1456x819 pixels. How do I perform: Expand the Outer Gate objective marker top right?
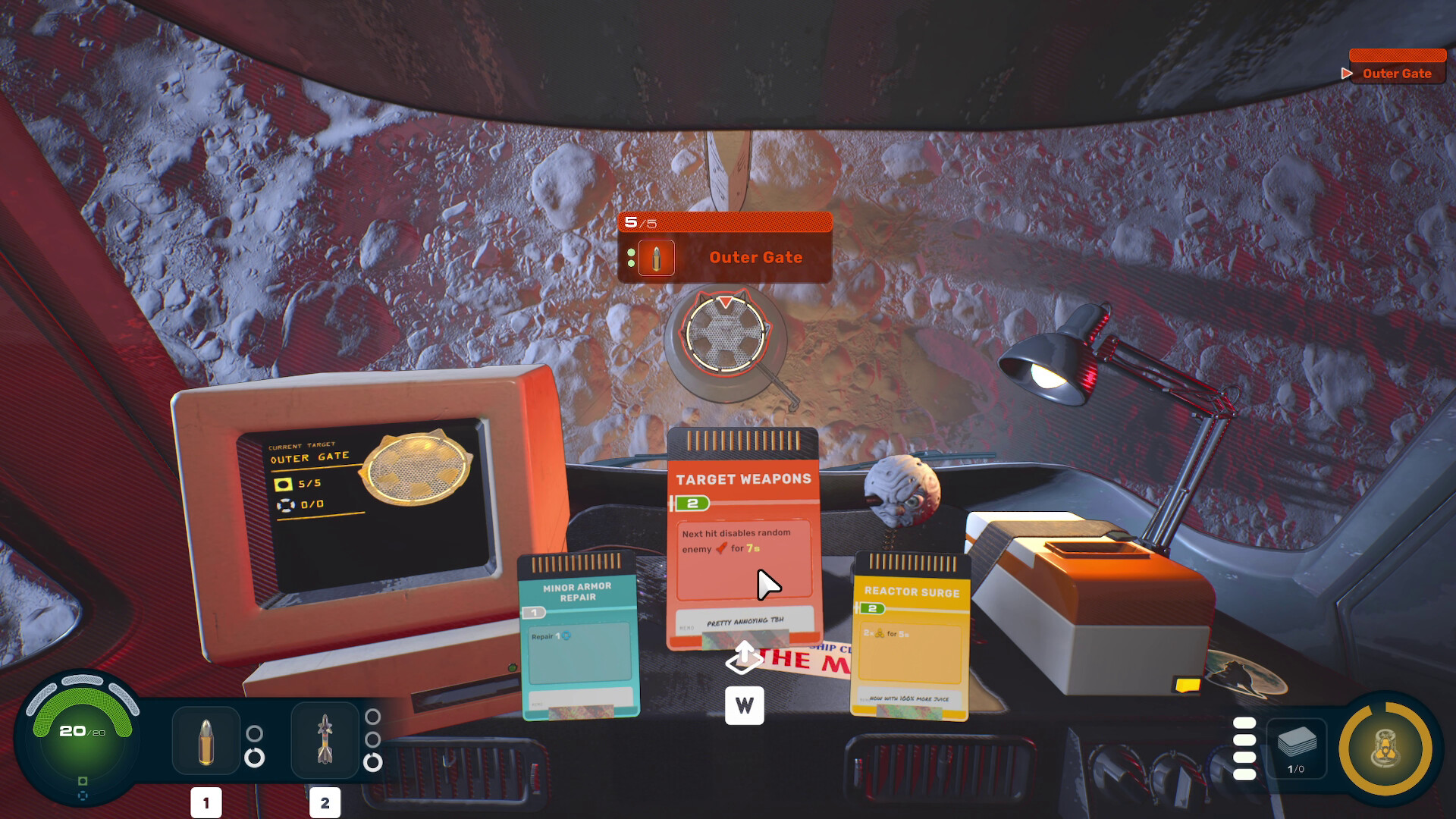[x=1348, y=74]
